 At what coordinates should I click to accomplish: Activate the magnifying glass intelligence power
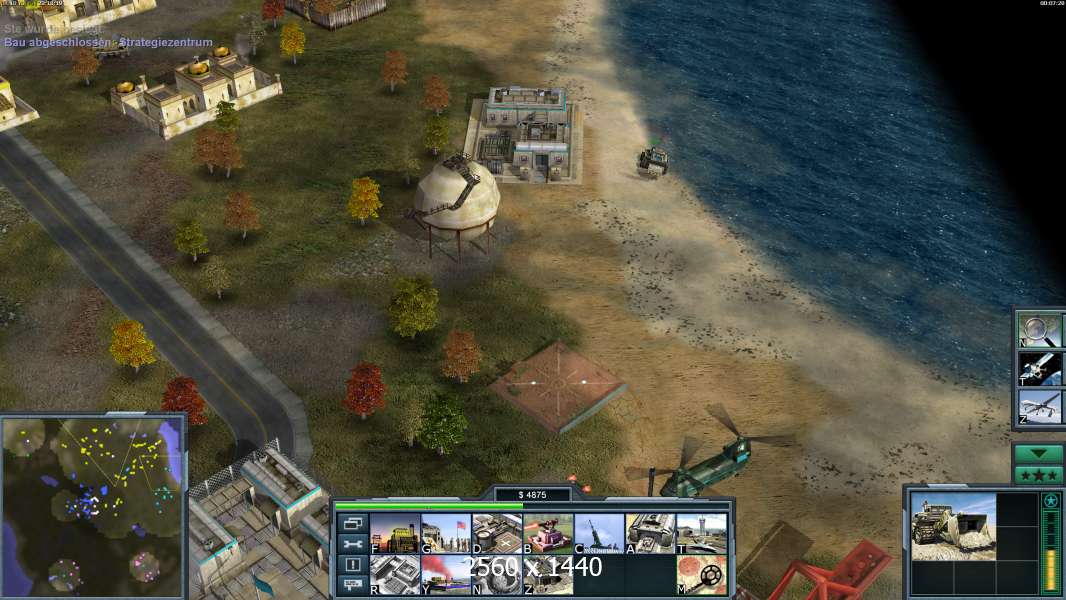coord(1037,329)
